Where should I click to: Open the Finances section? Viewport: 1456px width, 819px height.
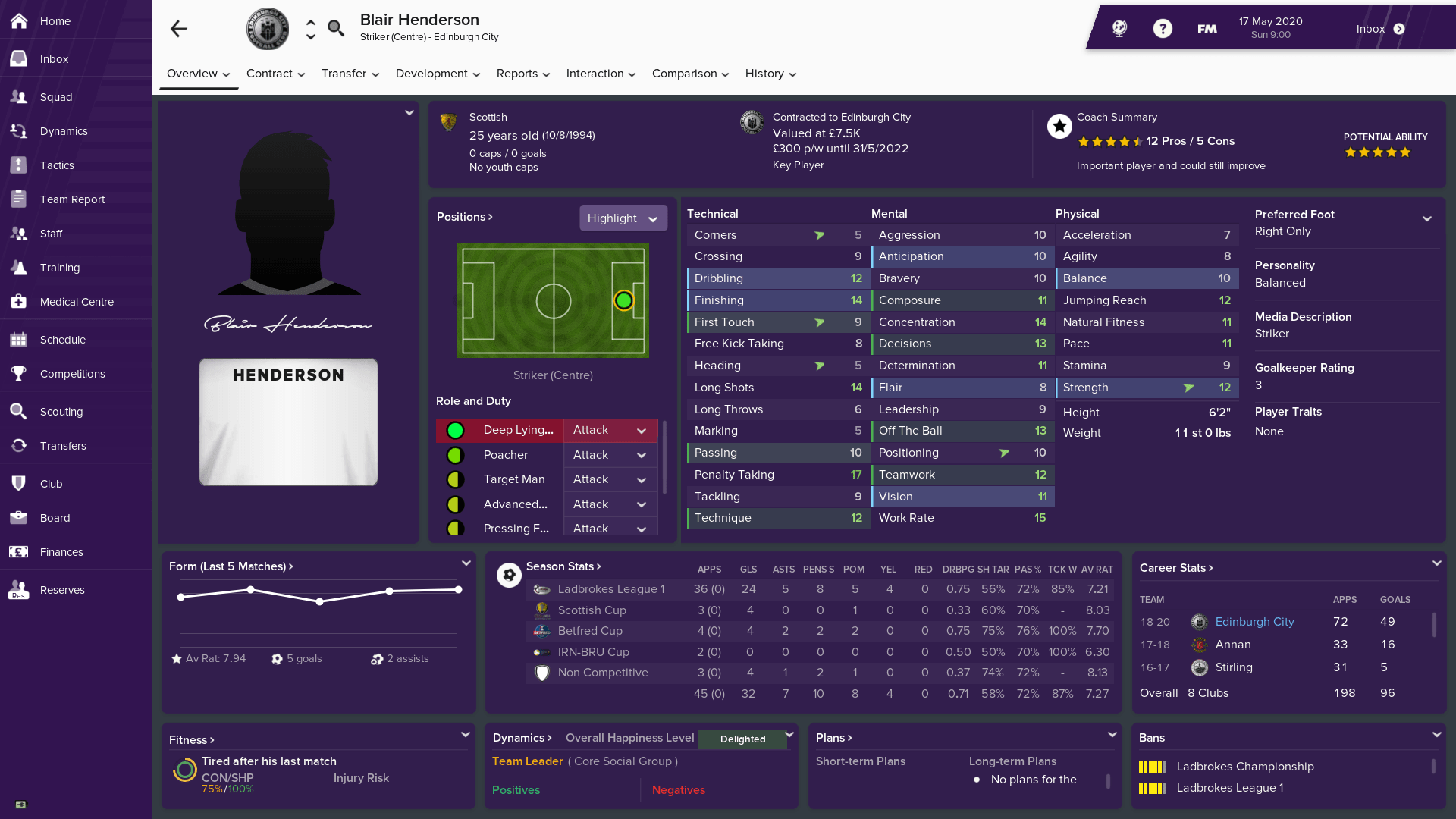click(61, 552)
